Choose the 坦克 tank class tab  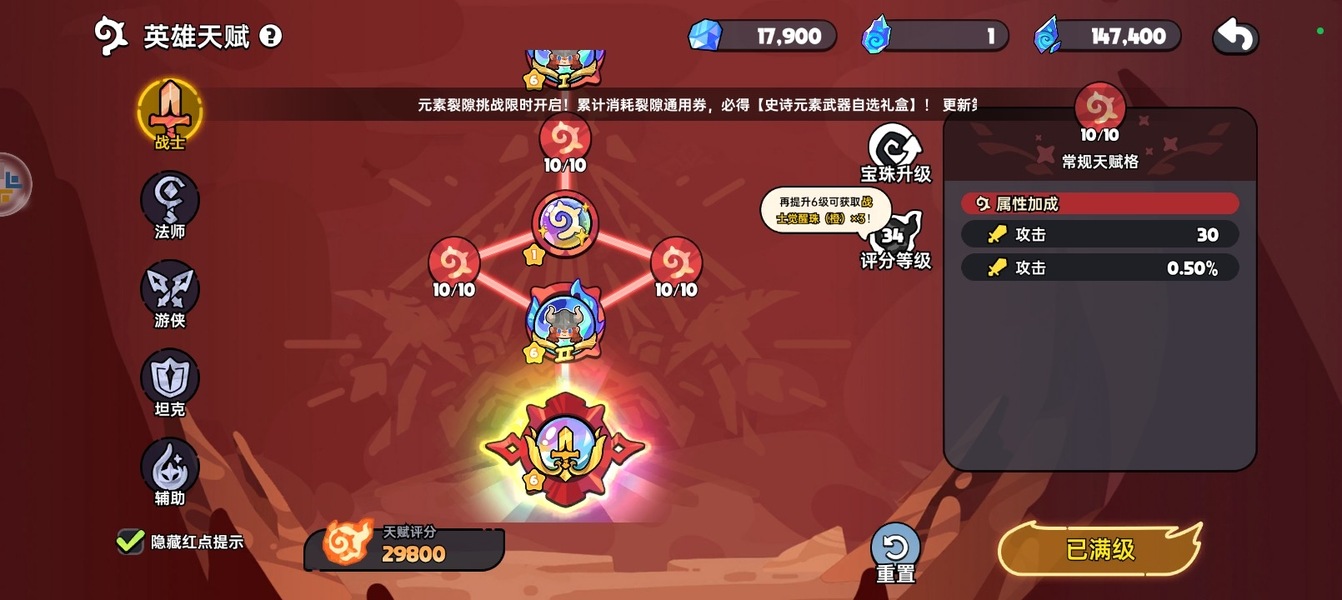click(x=169, y=380)
